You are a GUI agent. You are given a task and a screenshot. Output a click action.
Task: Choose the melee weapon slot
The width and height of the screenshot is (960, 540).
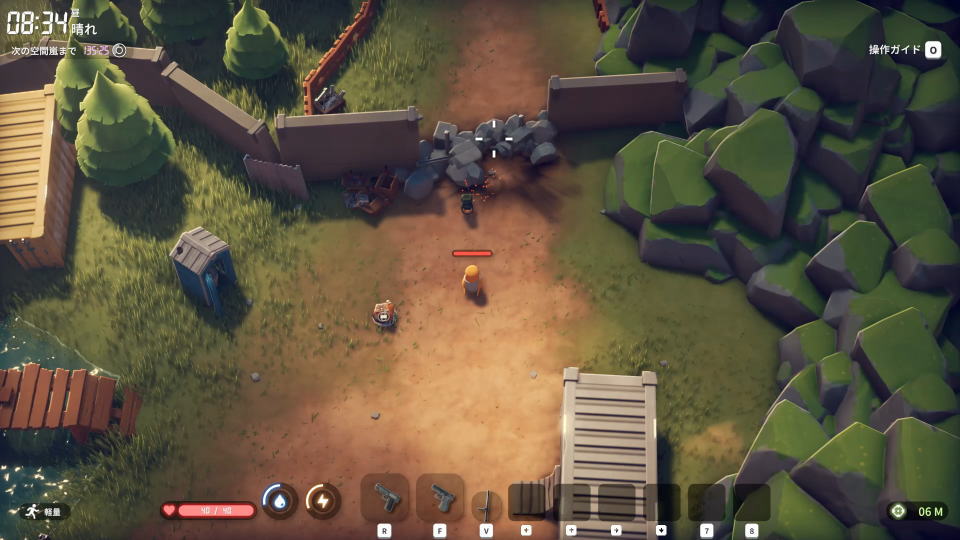coord(486,503)
